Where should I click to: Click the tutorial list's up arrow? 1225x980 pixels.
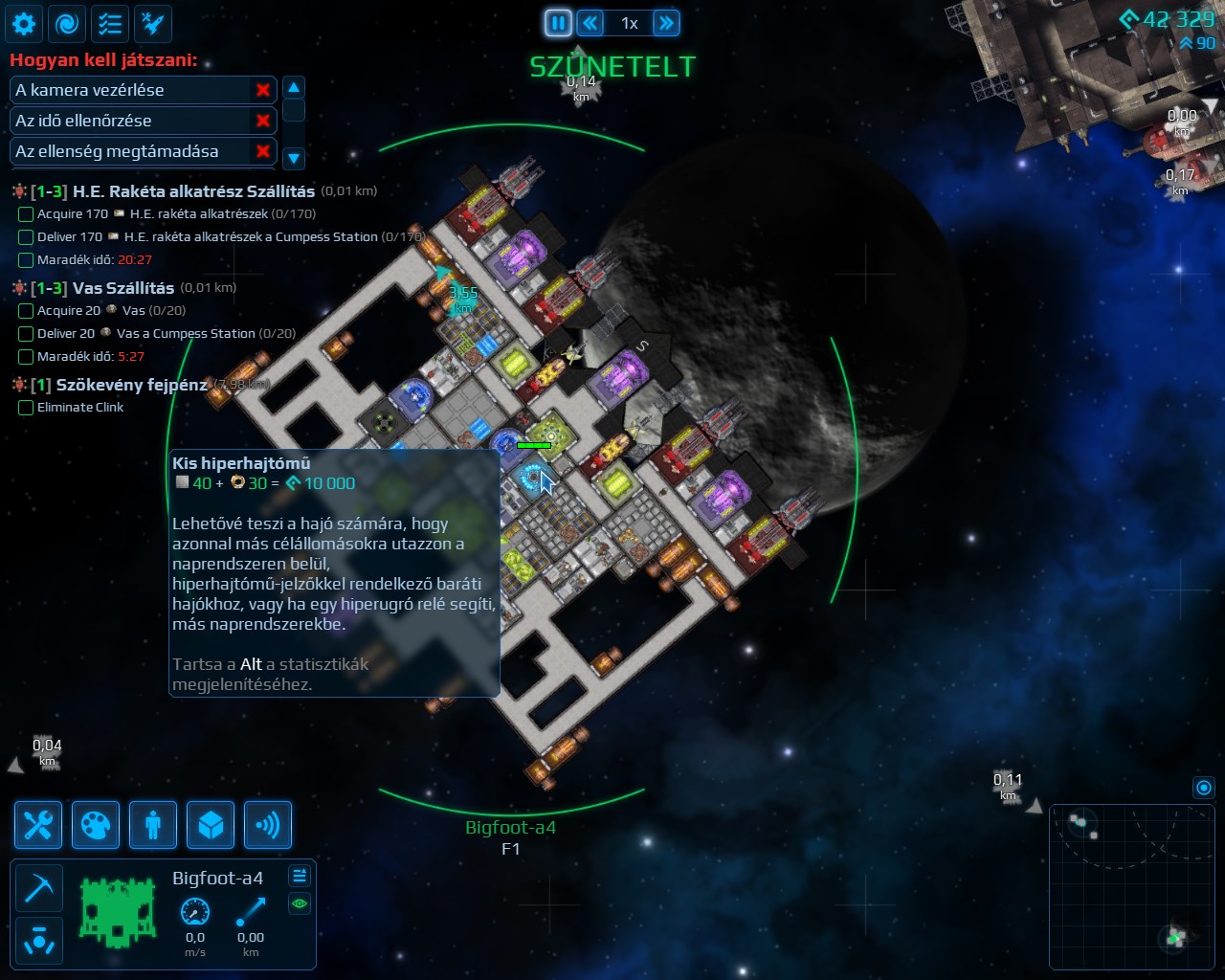click(294, 88)
